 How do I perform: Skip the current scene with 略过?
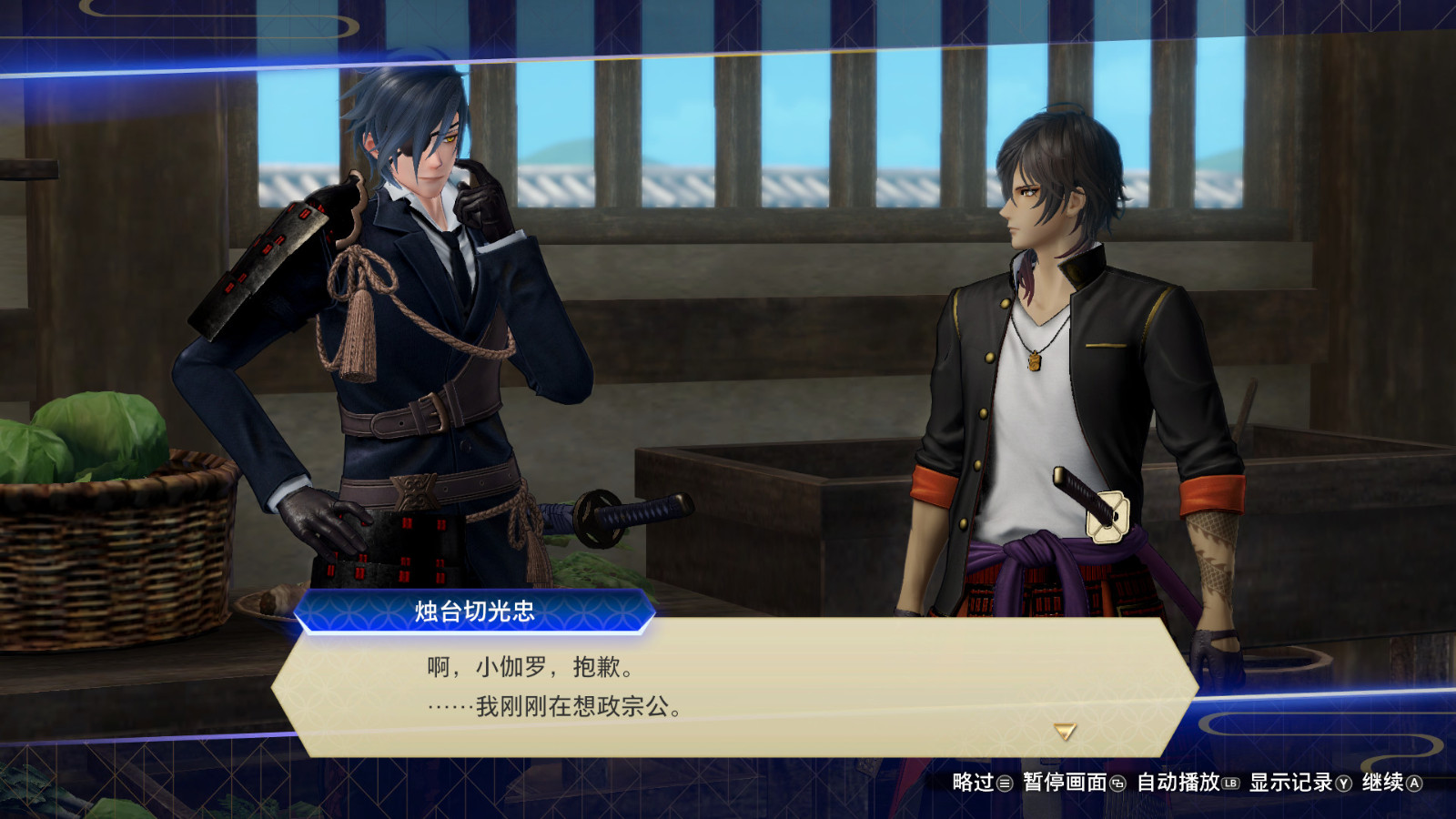click(978, 784)
